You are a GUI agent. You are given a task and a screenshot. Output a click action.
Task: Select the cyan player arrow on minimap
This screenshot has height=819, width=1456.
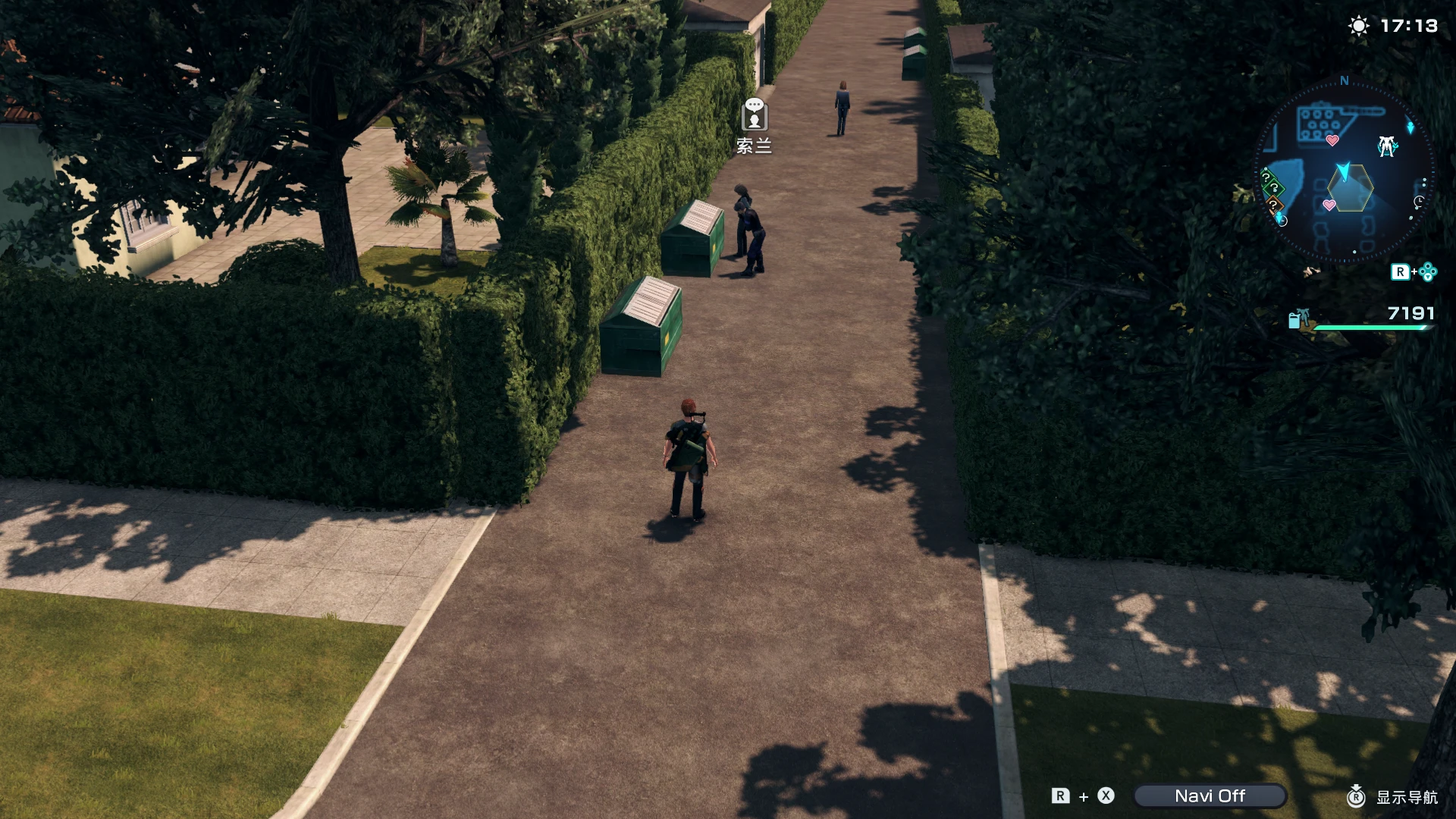coord(1343,171)
